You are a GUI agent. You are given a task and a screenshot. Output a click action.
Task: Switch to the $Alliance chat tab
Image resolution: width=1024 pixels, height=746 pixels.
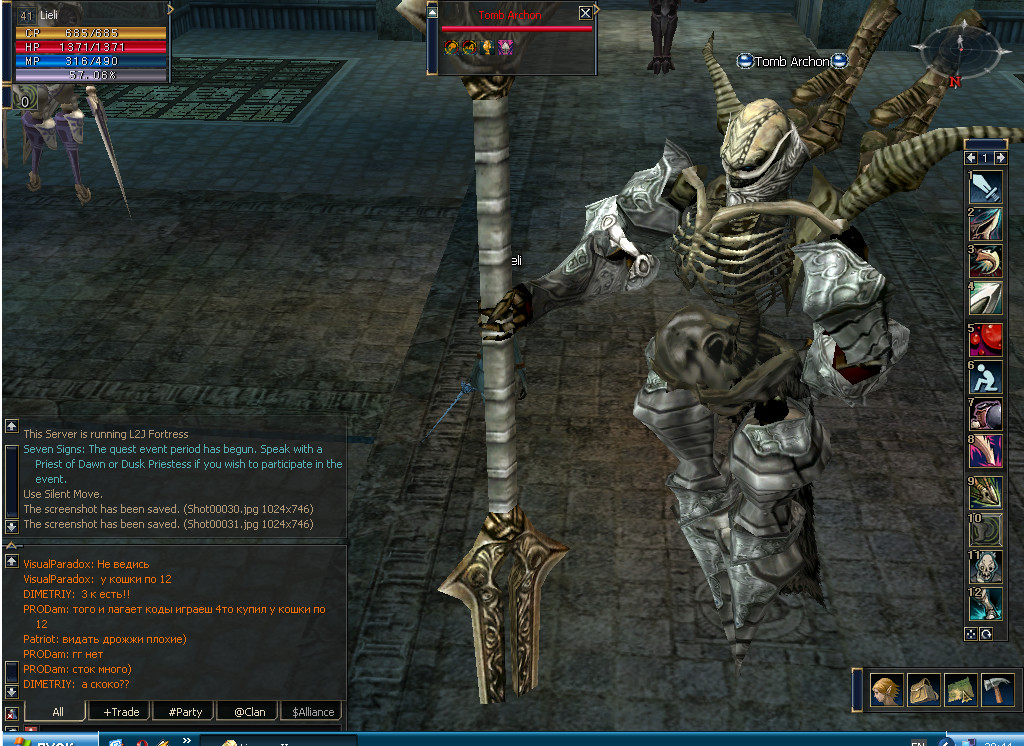tap(312, 712)
